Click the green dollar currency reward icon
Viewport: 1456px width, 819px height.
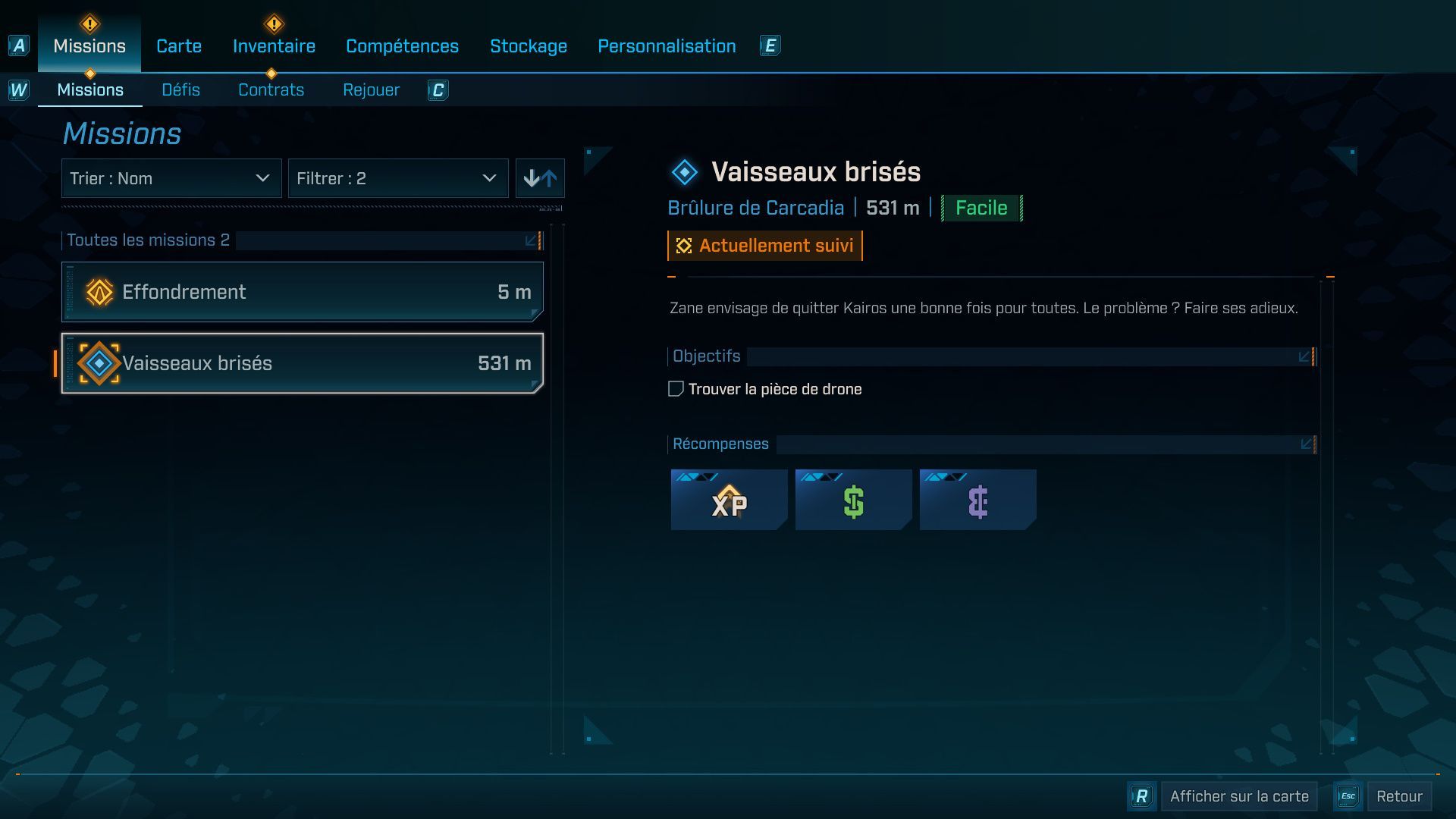pos(853,500)
